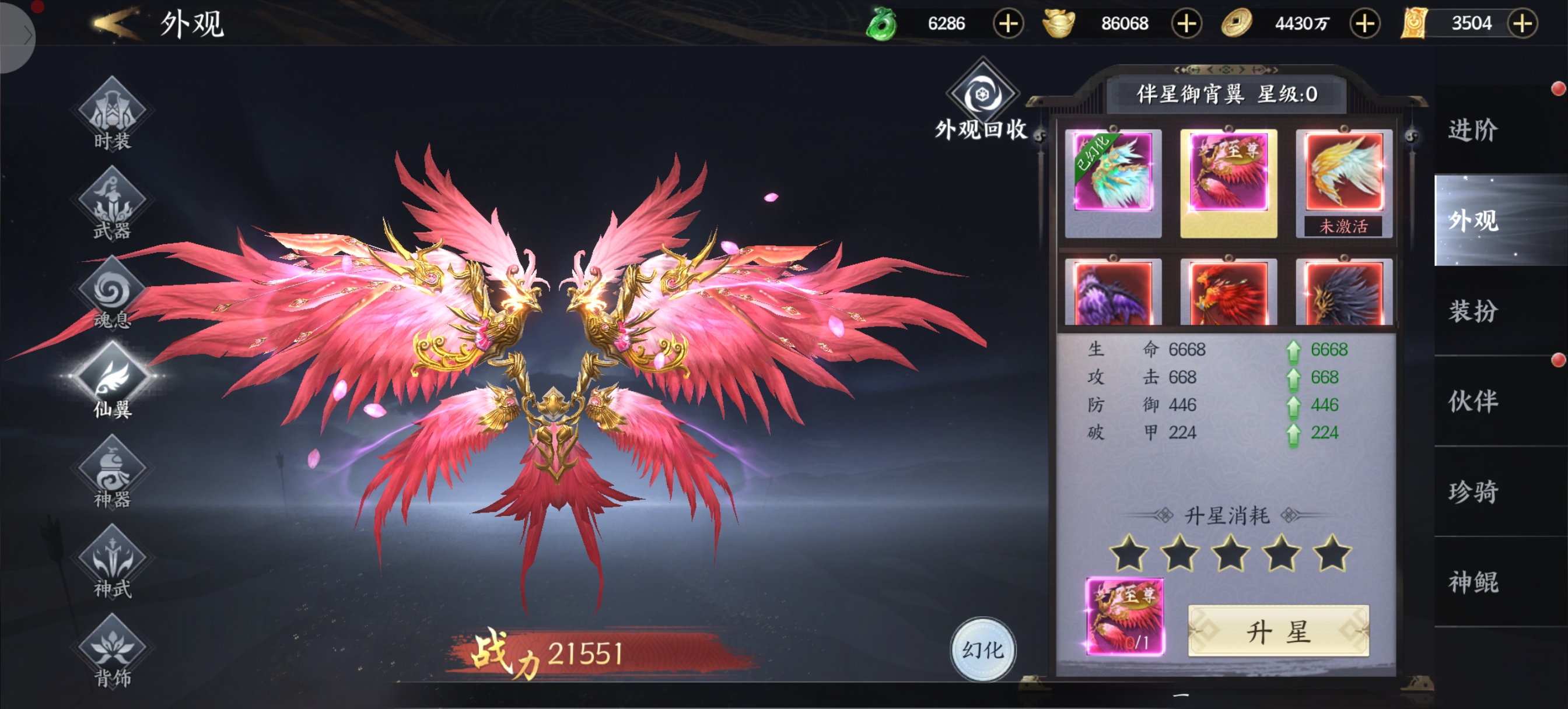Screen dimensions: 1568x709
Task: Add more green jade currency
Action: (x=1008, y=24)
